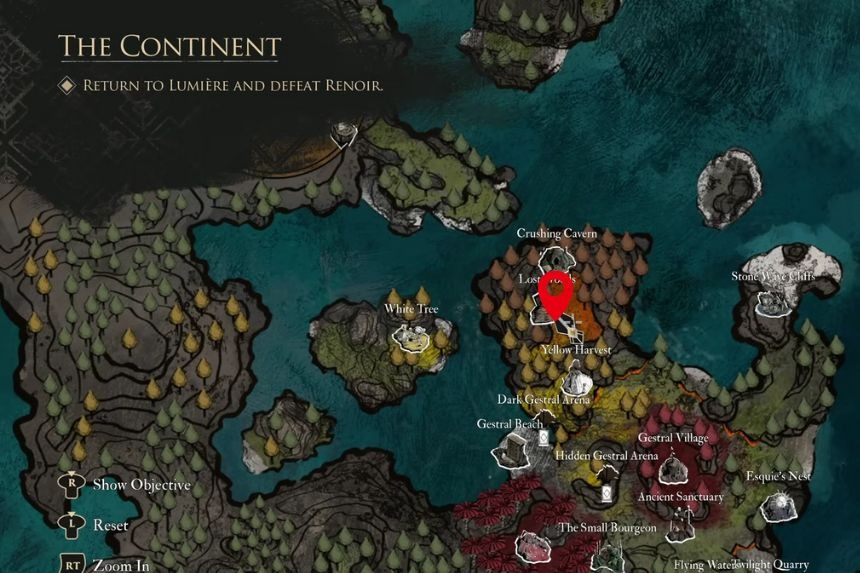The width and height of the screenshot is (860, 573).
Task: Choose the Hidden Gestral Arena marker
Action: (607, 492)
